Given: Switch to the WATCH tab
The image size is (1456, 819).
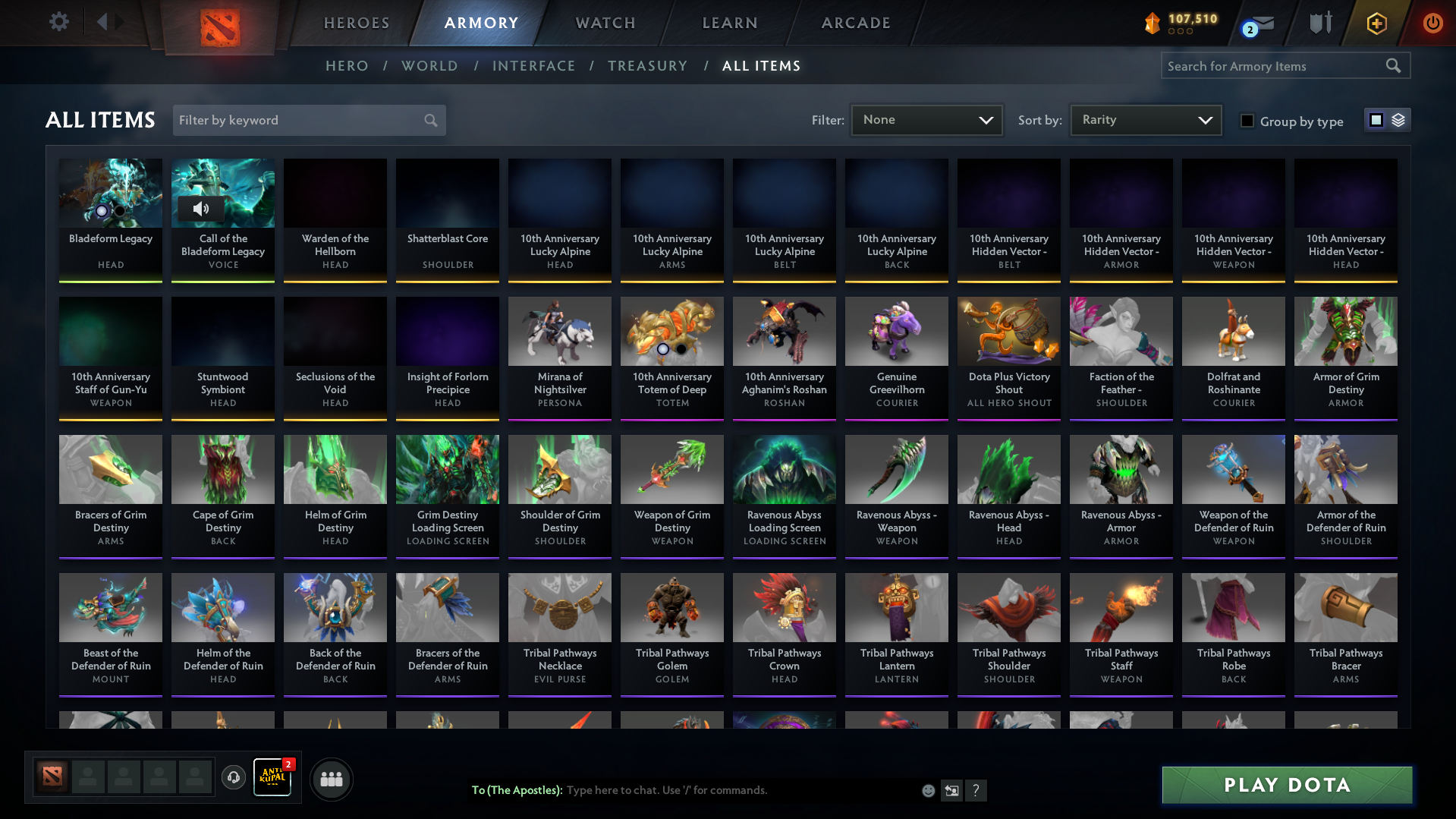Looking at the screenshot, I should pos(605,23).
